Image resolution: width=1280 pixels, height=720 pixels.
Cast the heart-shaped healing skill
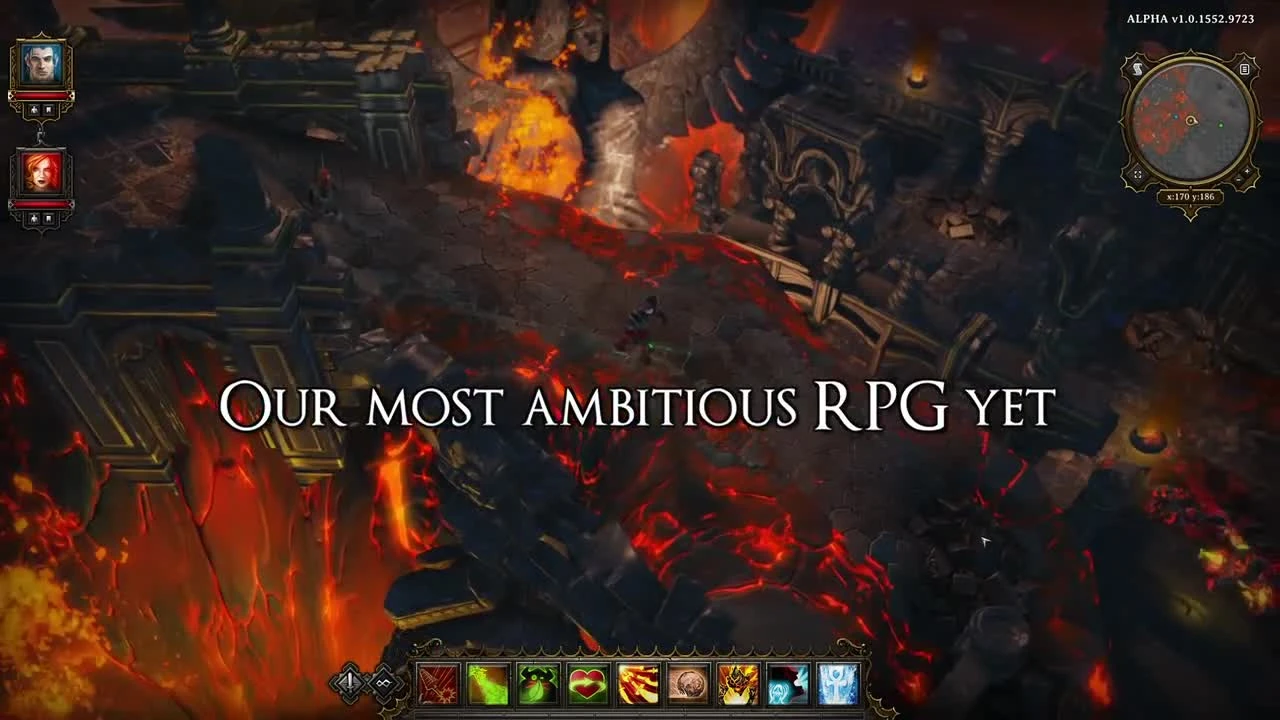(589, 683)
